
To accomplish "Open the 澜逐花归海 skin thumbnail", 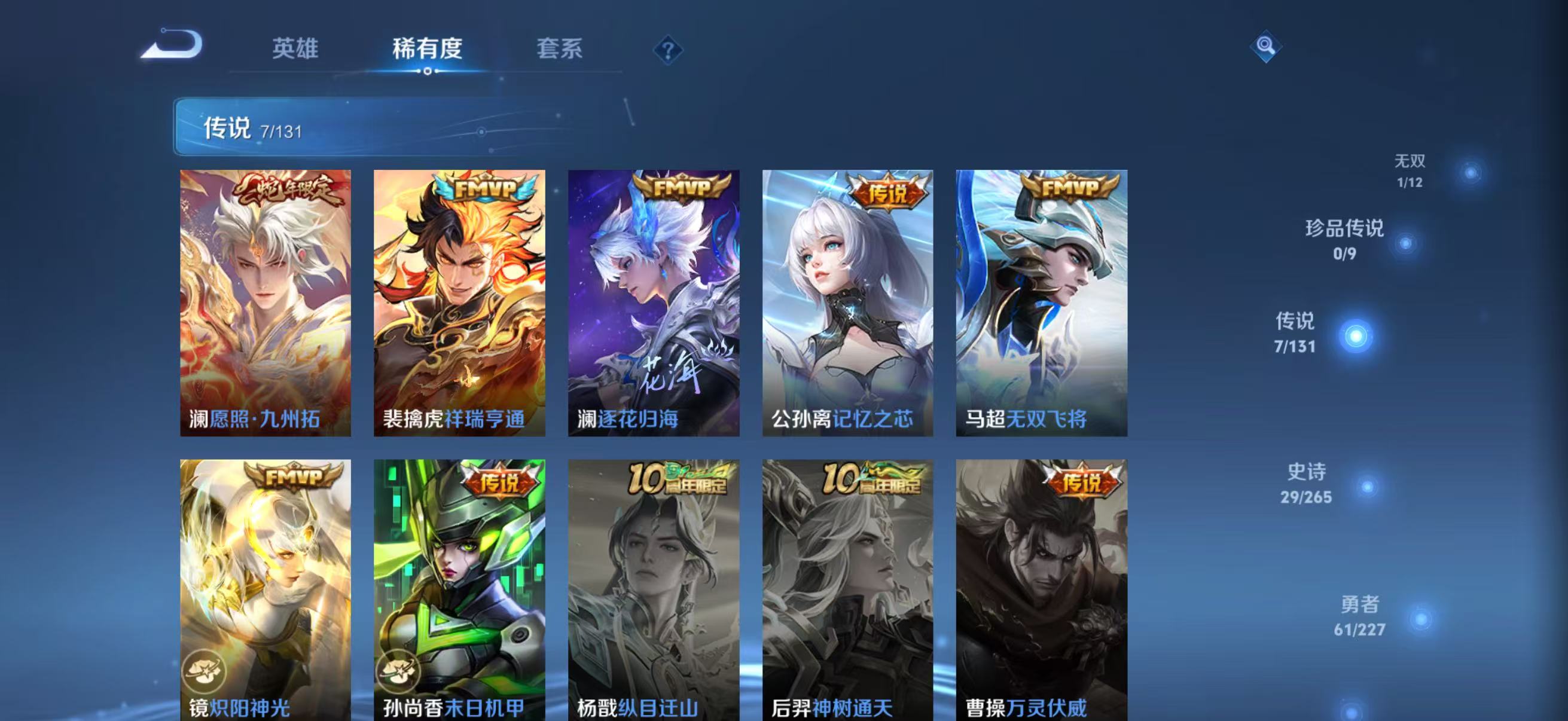I will point(654,304).
